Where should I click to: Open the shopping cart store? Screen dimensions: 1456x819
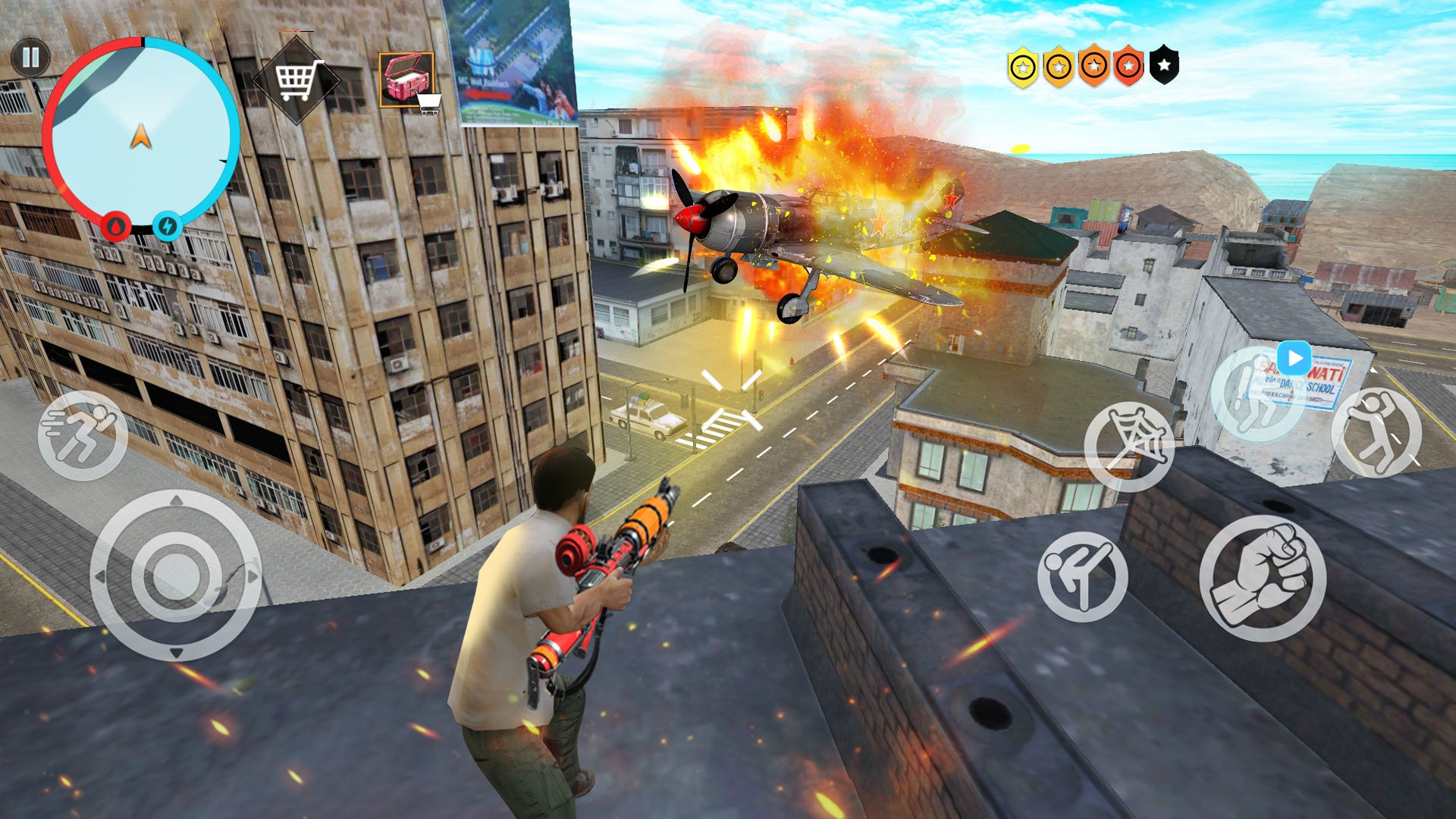point(297,80)
